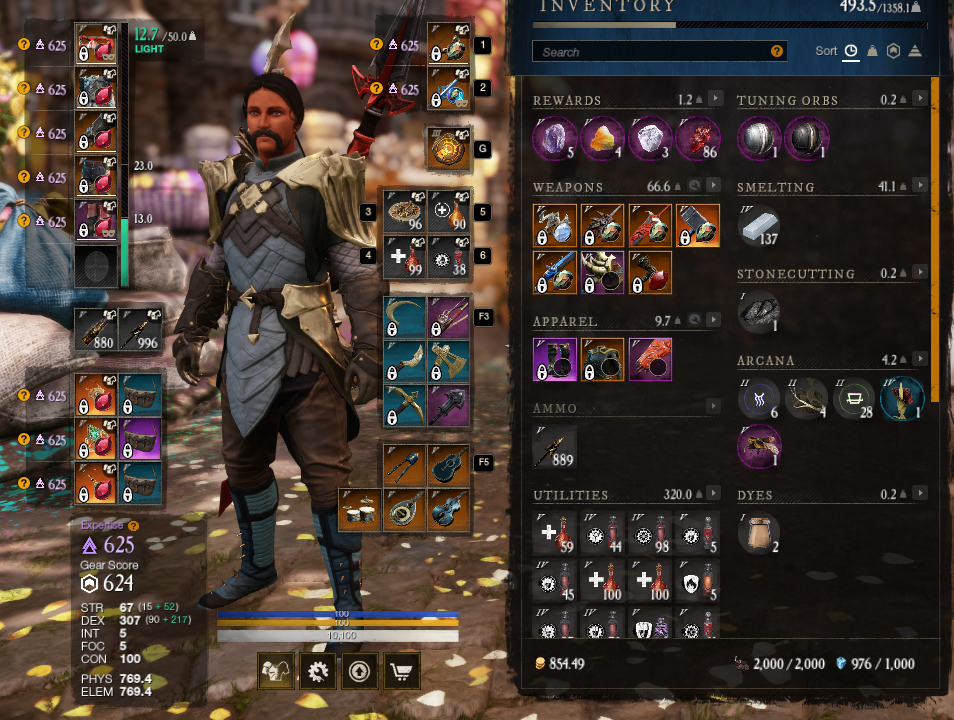Select the first equipped weapon slot
The image size is (954, 720).
(447, 45)
